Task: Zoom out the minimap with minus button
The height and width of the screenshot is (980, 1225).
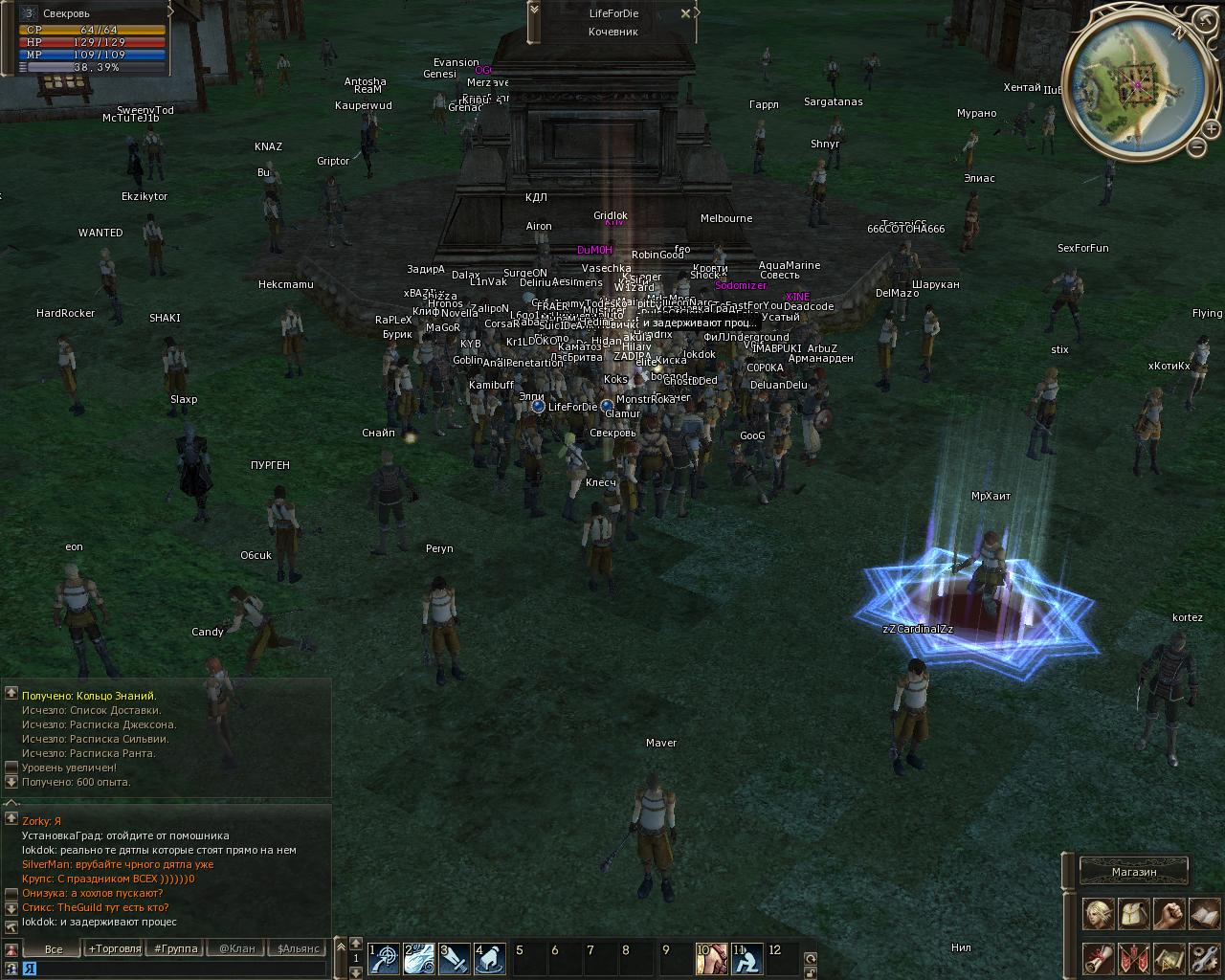Action: (x=1197, y=146)
